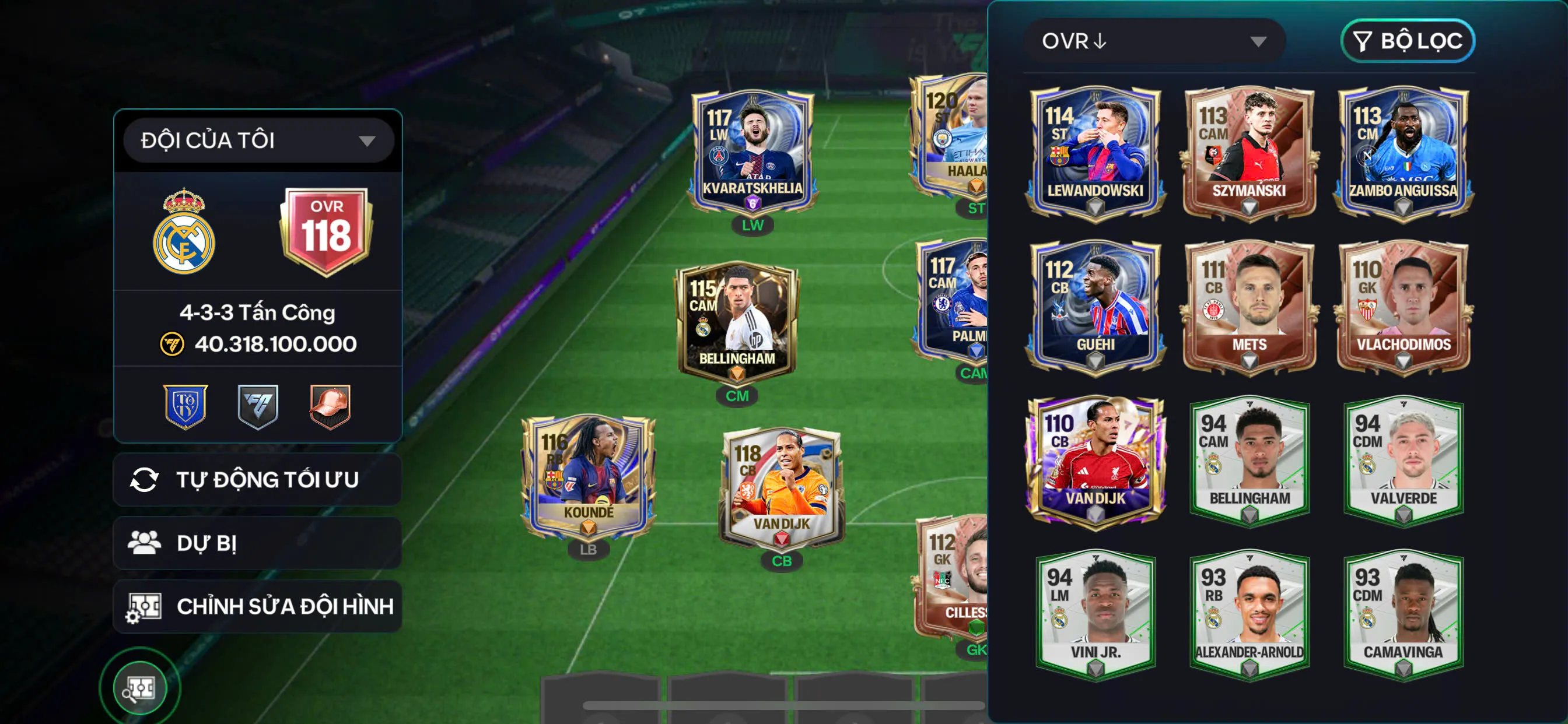Click the silver FC shield badge icon

pyautogui.click(x=257, y=406)
